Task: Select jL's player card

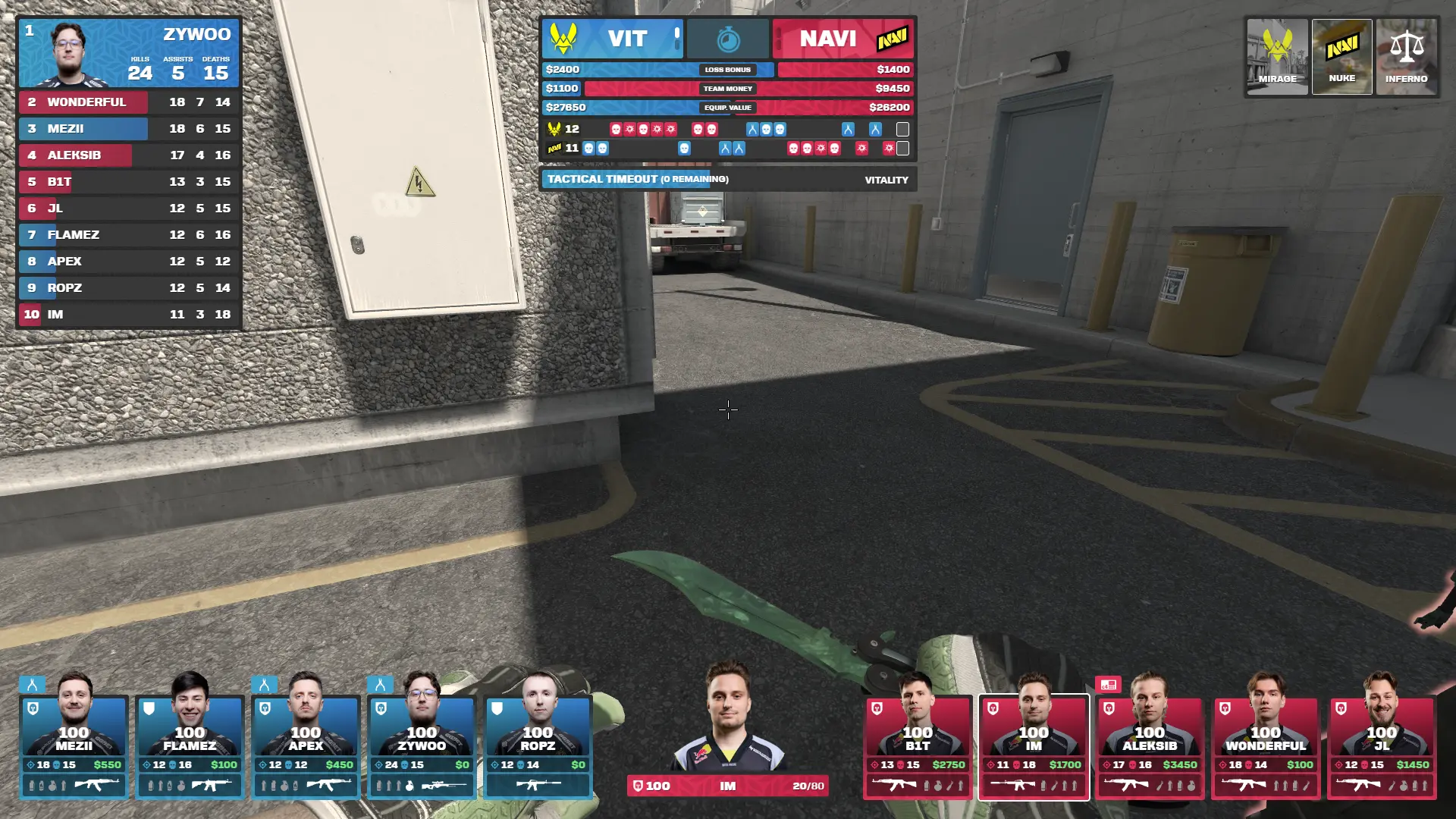Action: pyautogui.click(x=1382, y=747)
